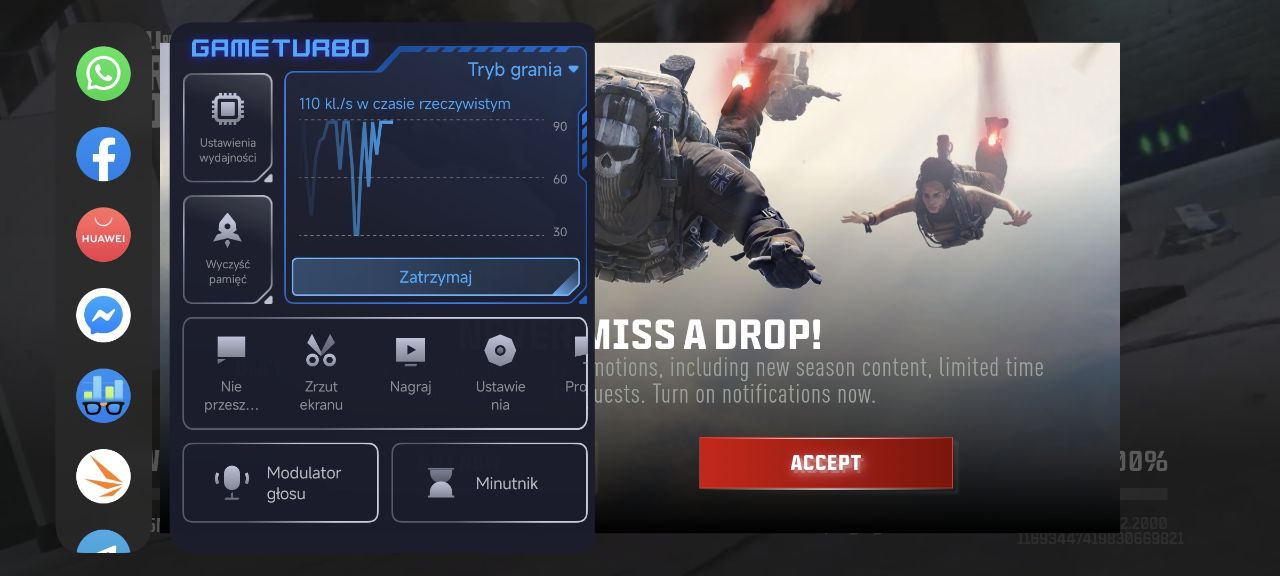Open Facebook from the app sidebar

pyautogui.click(x=103, y=154)
